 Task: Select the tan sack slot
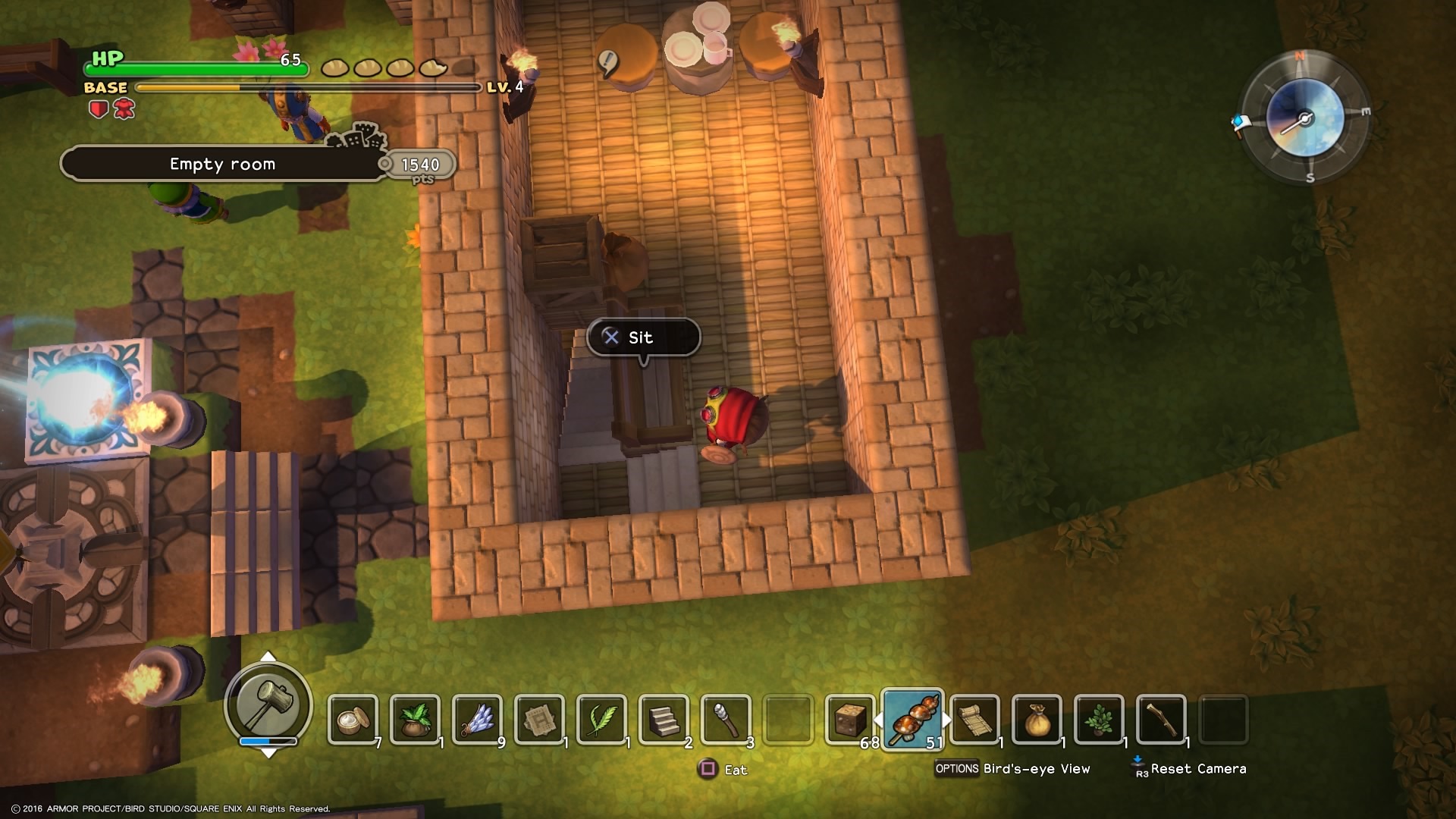[x=1037, y=719]
